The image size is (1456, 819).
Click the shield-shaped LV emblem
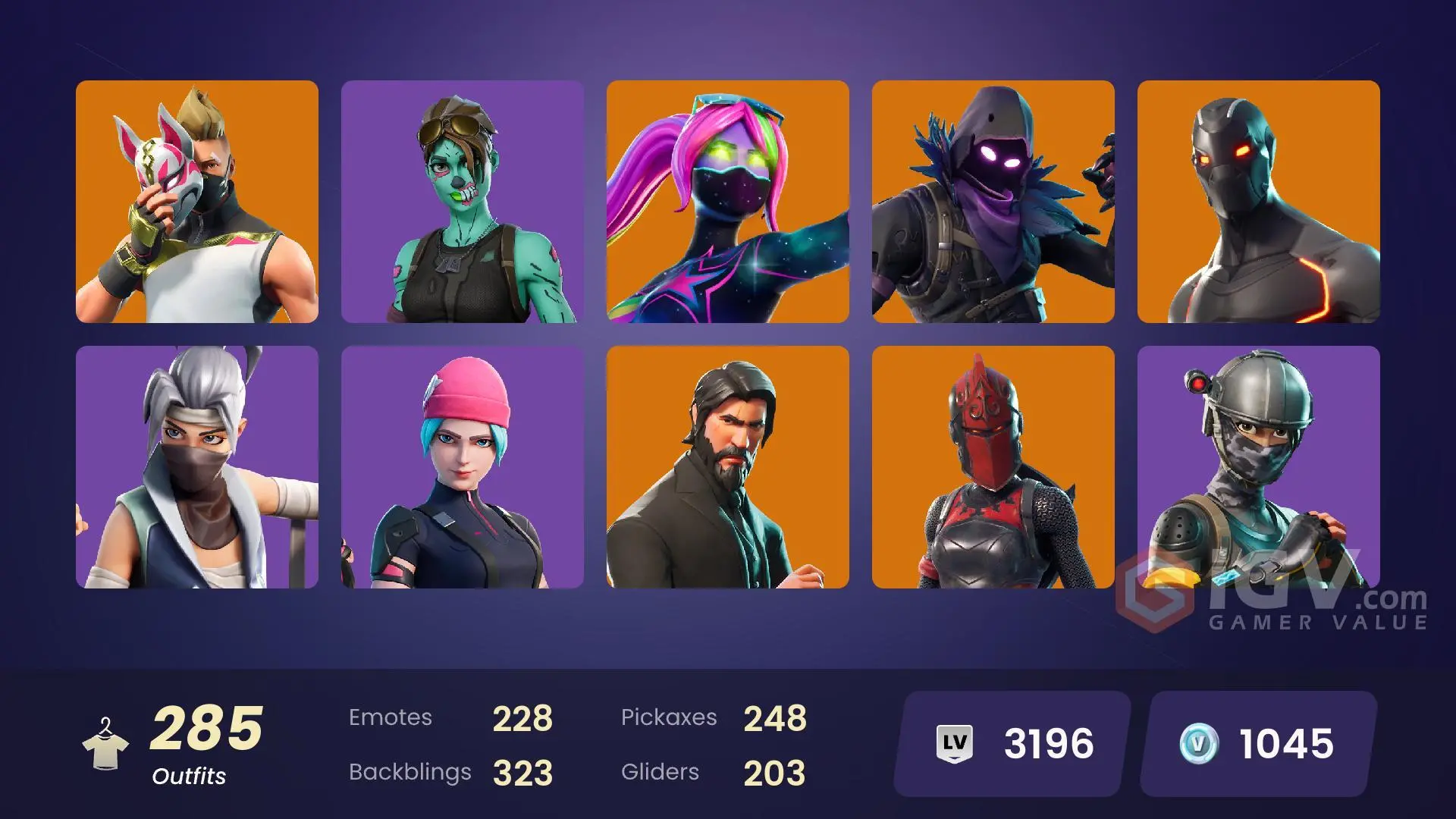coord(957,743)
